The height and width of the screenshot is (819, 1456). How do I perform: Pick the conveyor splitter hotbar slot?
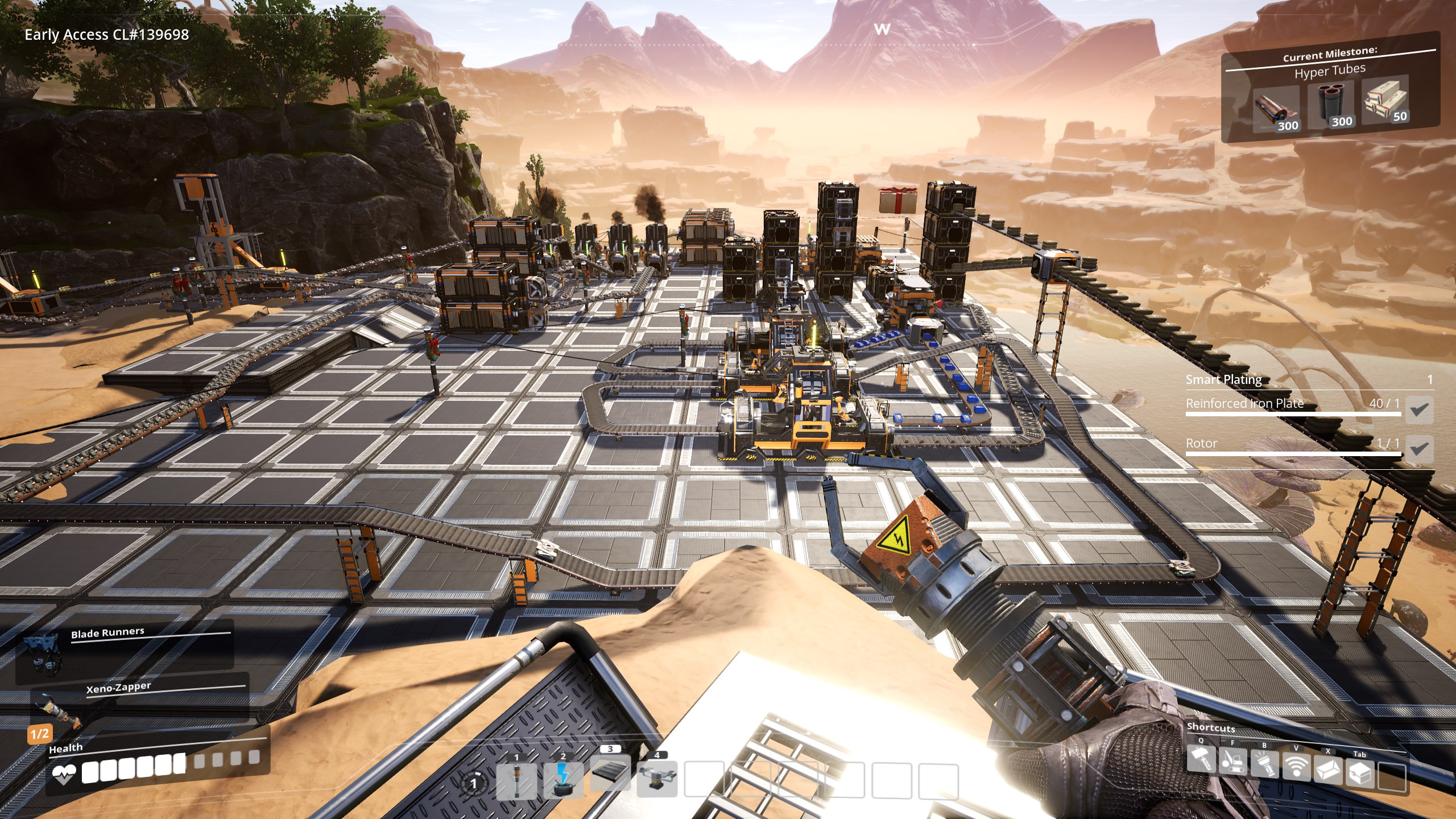(657, 776)
